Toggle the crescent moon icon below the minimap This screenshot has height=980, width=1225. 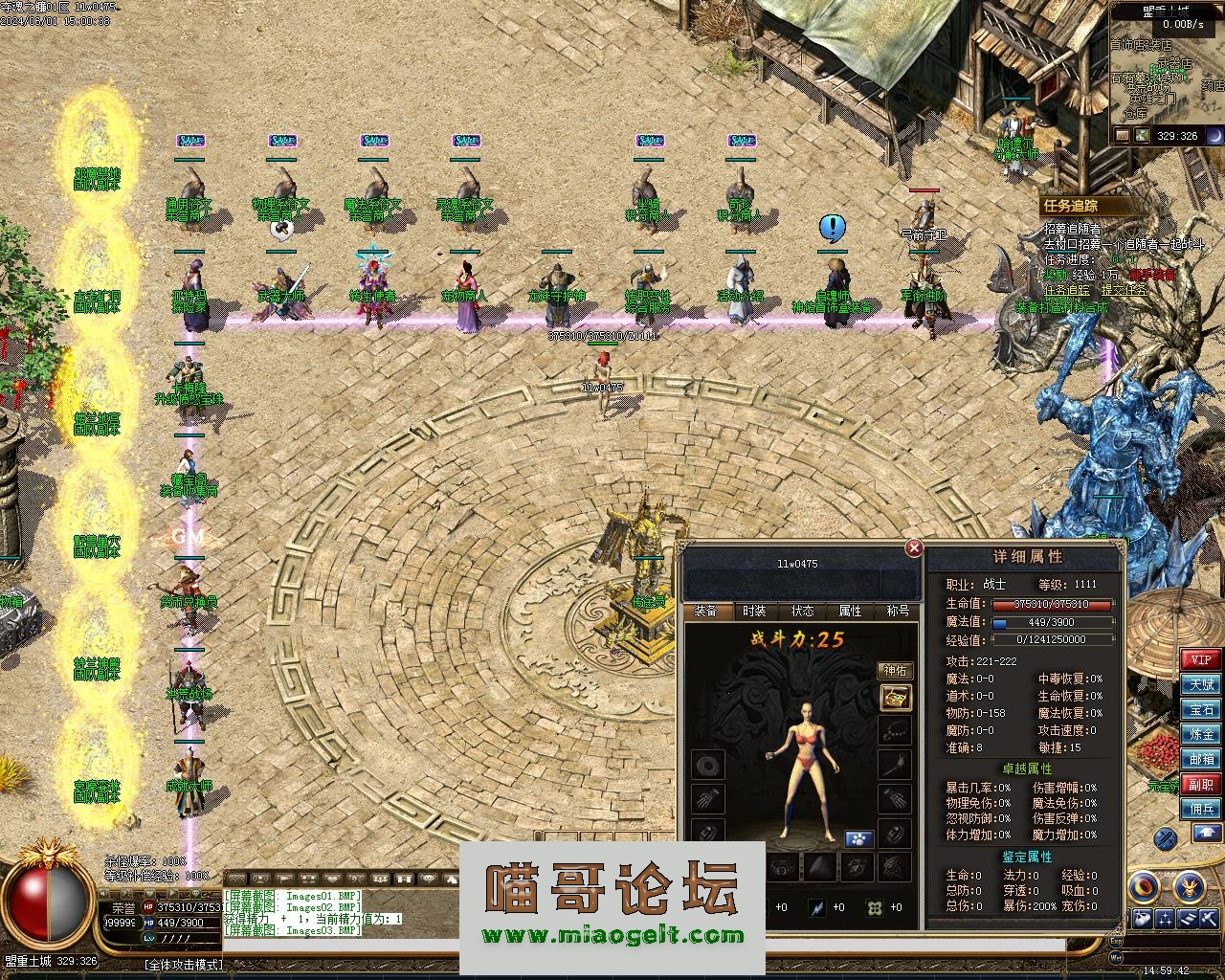click(x=1214, y=136)
